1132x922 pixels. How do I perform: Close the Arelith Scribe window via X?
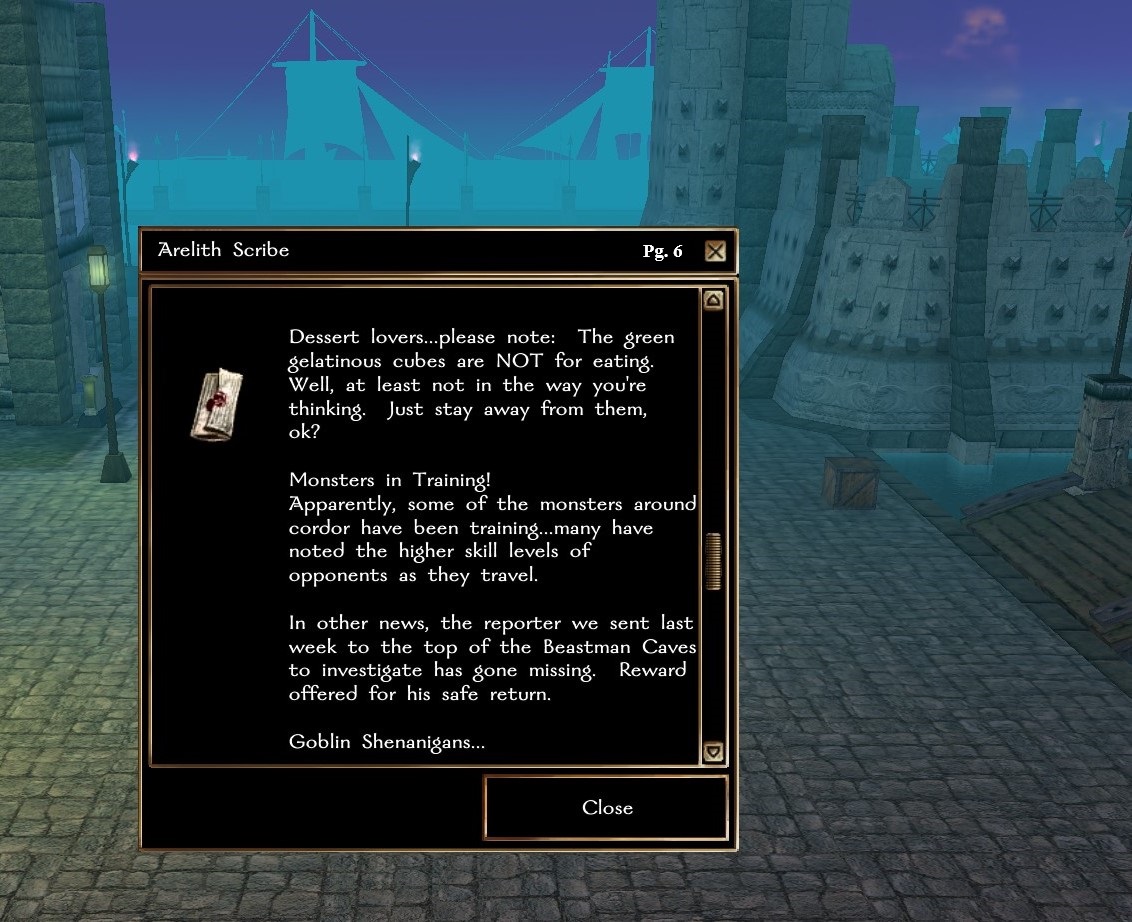pyautogui.click(x=715, y=251)
